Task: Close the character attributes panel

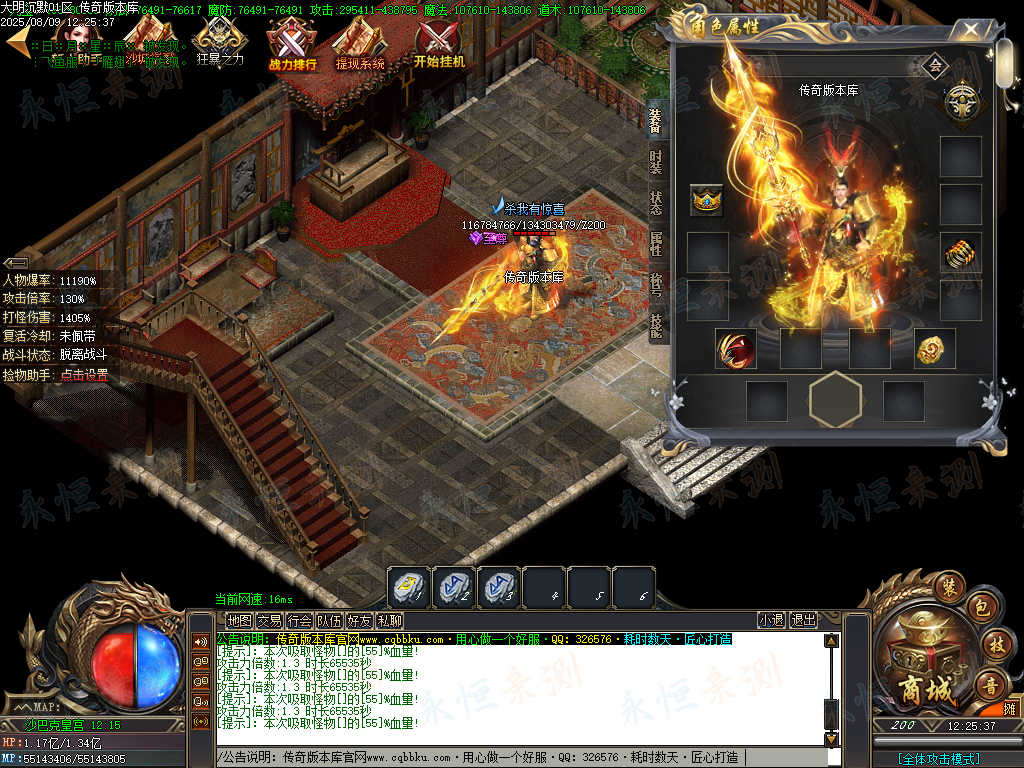Action: coord(969,30)
